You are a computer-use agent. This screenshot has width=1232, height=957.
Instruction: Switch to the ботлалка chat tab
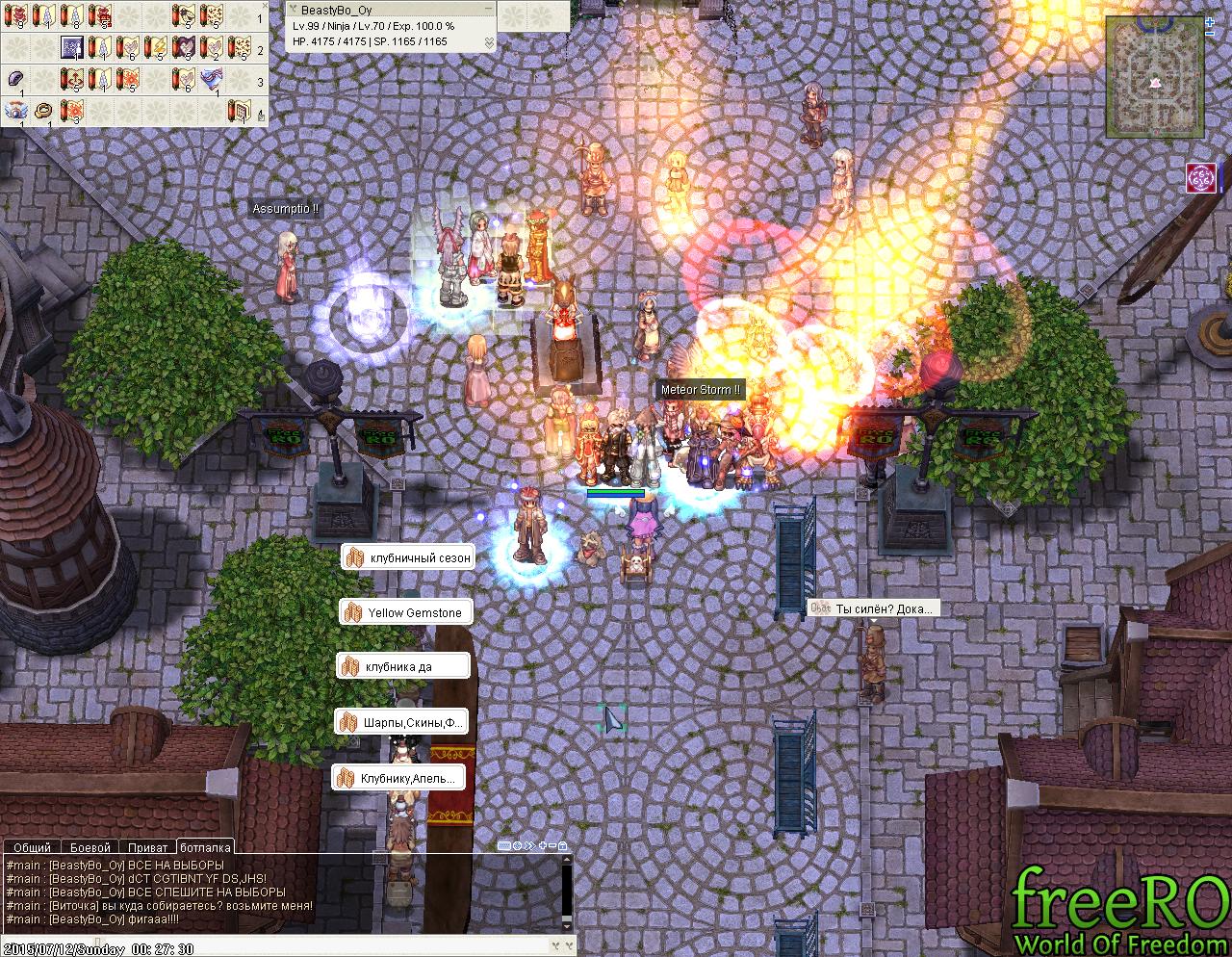(x=205, y=847)
